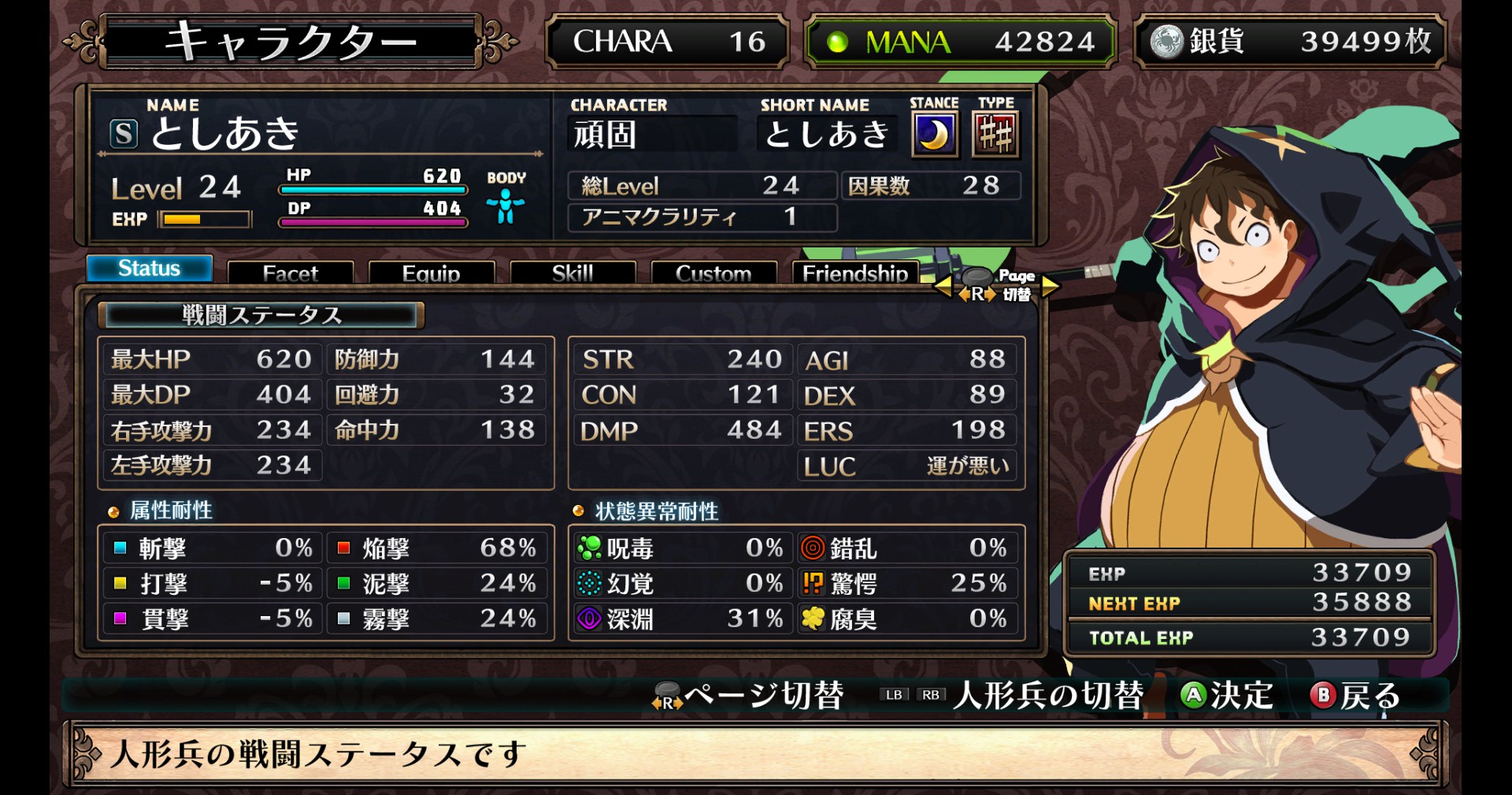The image size is (1512, 795).
Task: Go to the Custom tab
Action: (x=713, y=273)
